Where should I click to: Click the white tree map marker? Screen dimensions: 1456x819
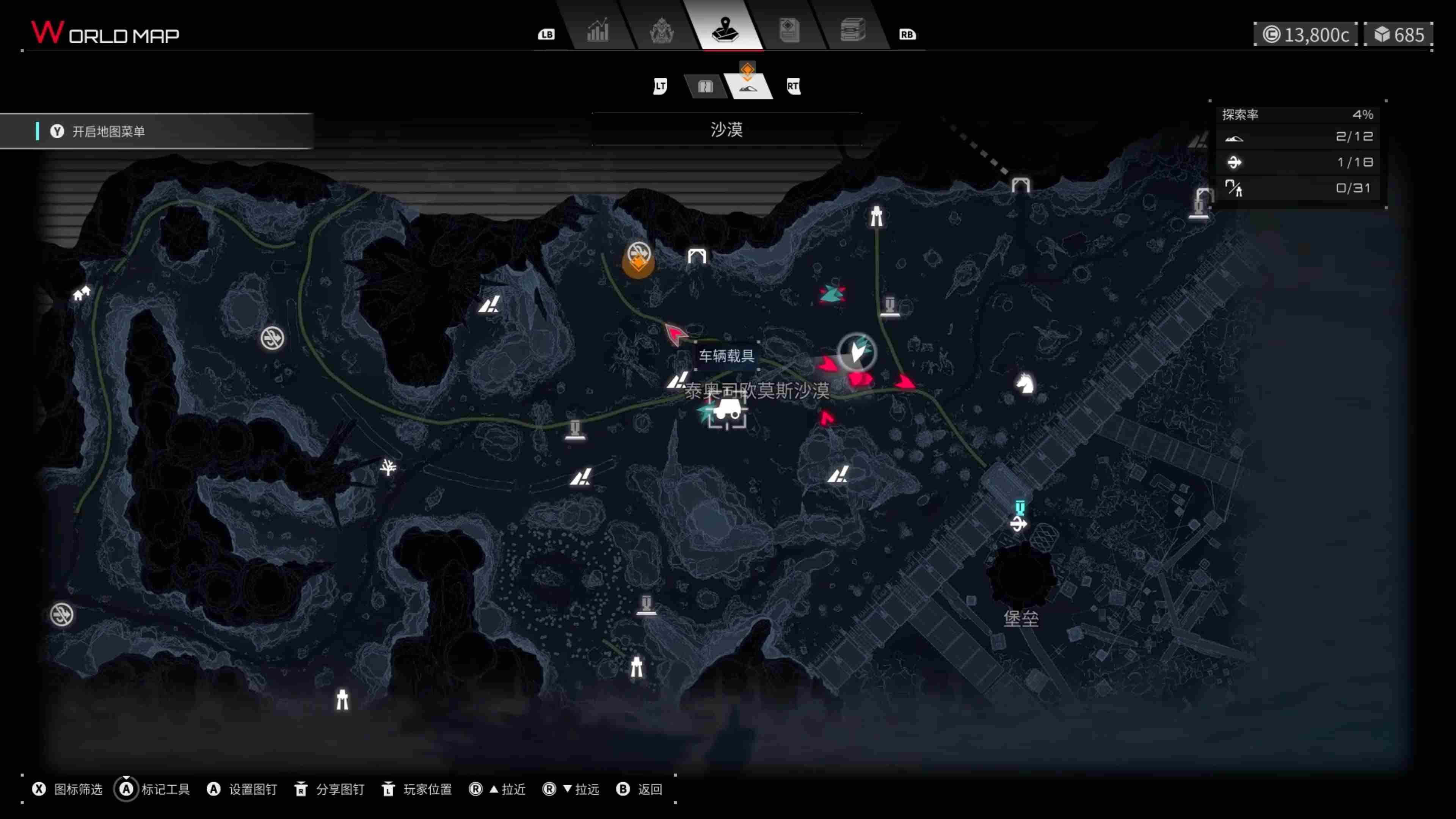tap(388, 468)
